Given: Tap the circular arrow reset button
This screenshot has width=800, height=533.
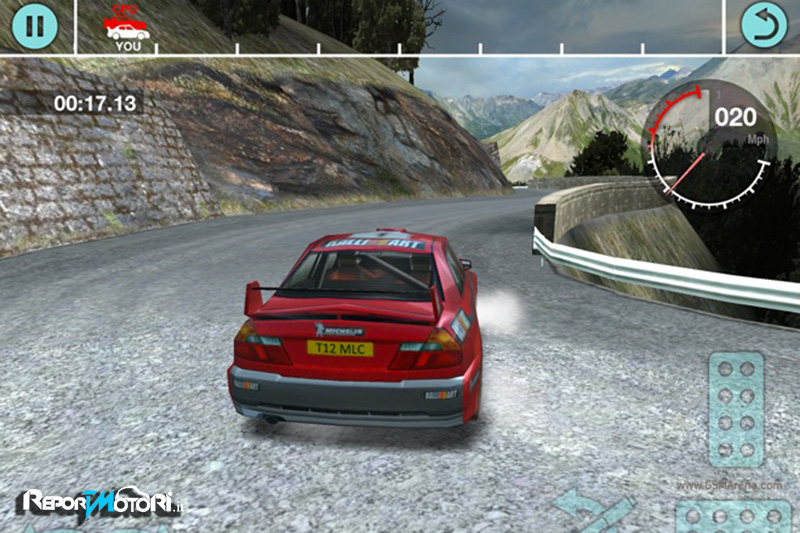Looking at the screenshot, I should coord(764,25).
